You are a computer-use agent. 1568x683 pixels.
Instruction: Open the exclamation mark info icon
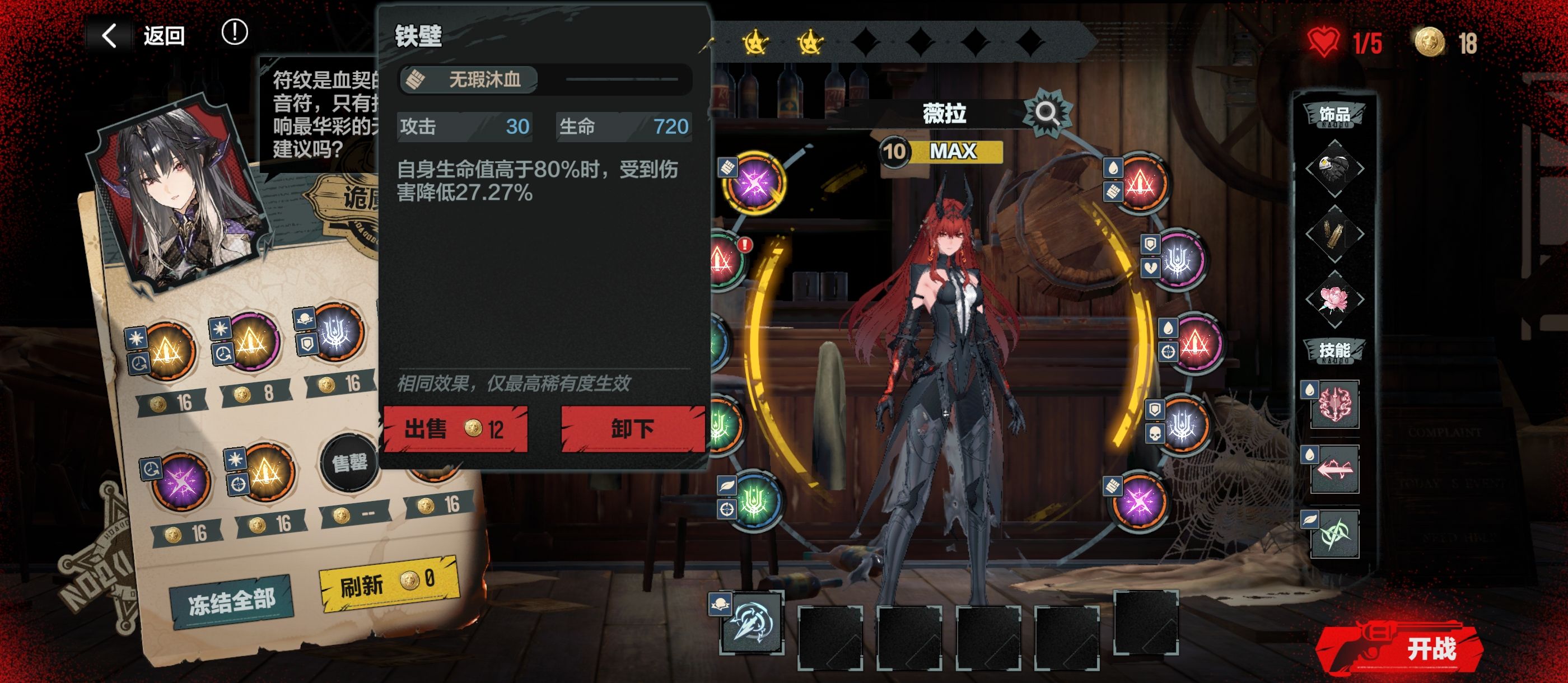pos(234,32)
